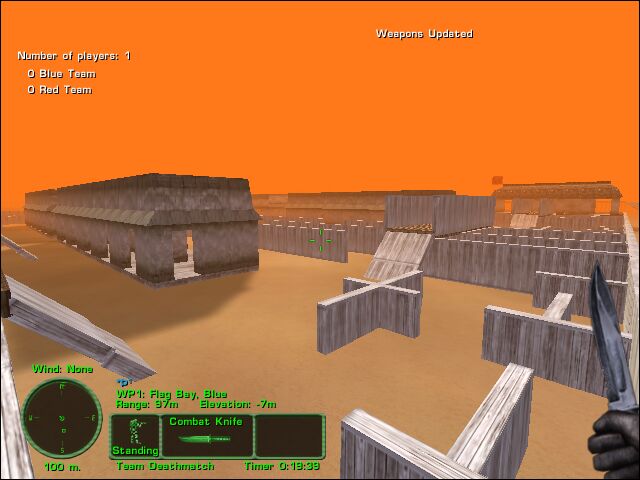Viewport: 640px width, 480px height.
Task: Select the Combat Knife weapon slot
Action: [205, 436]
